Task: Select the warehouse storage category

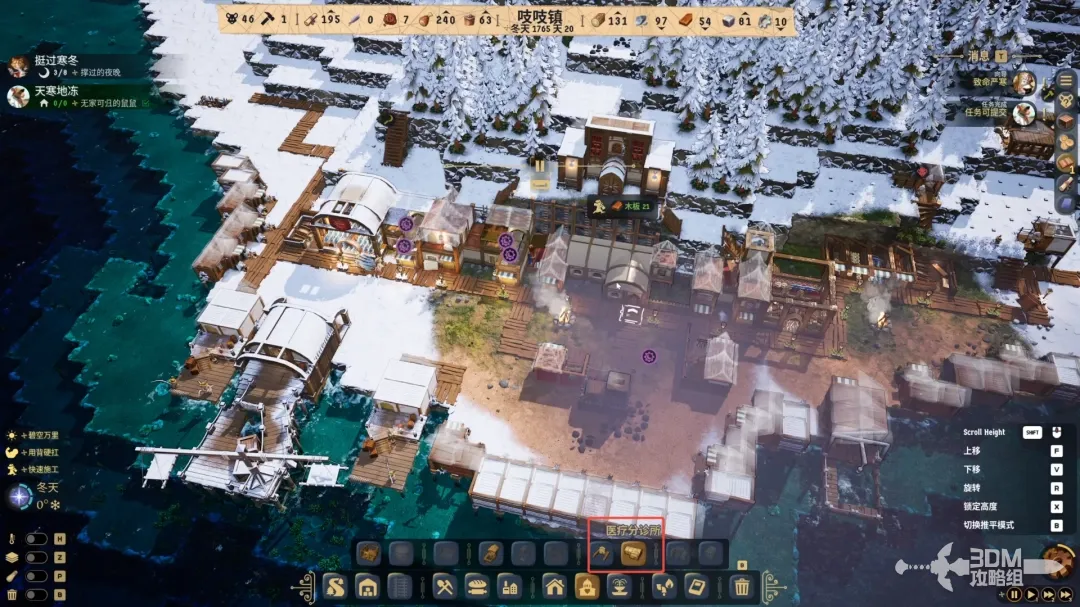Action: [x=367, y=586]
